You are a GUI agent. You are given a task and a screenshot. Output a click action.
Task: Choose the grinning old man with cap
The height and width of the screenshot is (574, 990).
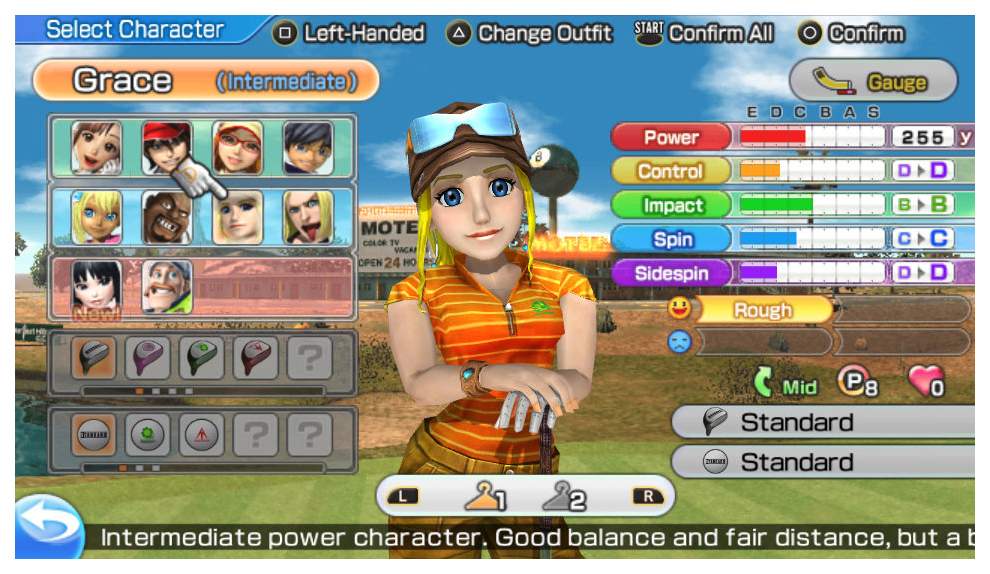167,286
